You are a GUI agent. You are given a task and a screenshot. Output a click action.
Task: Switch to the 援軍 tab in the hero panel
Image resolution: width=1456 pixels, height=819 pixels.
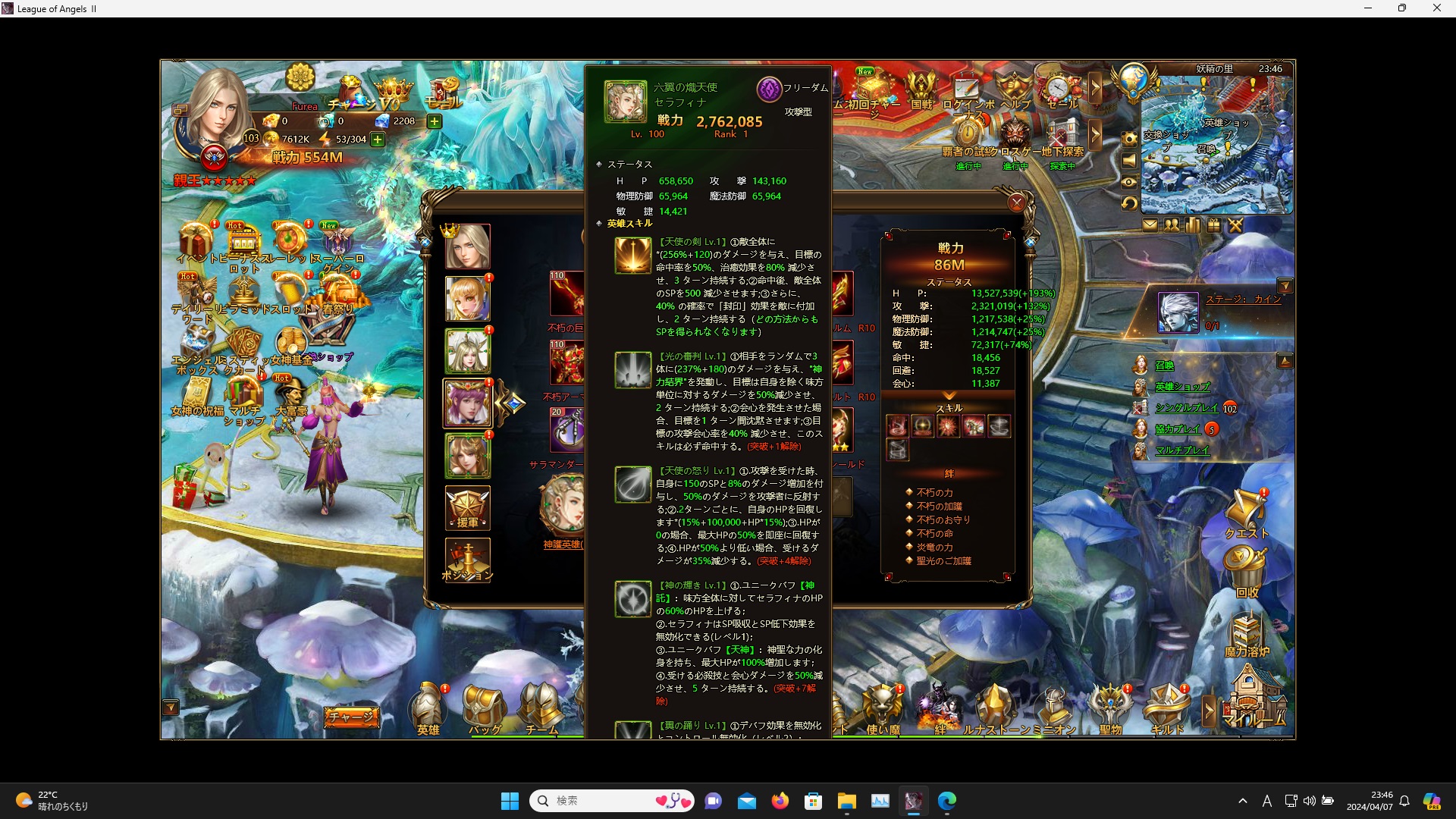click(x=468, y=508)
